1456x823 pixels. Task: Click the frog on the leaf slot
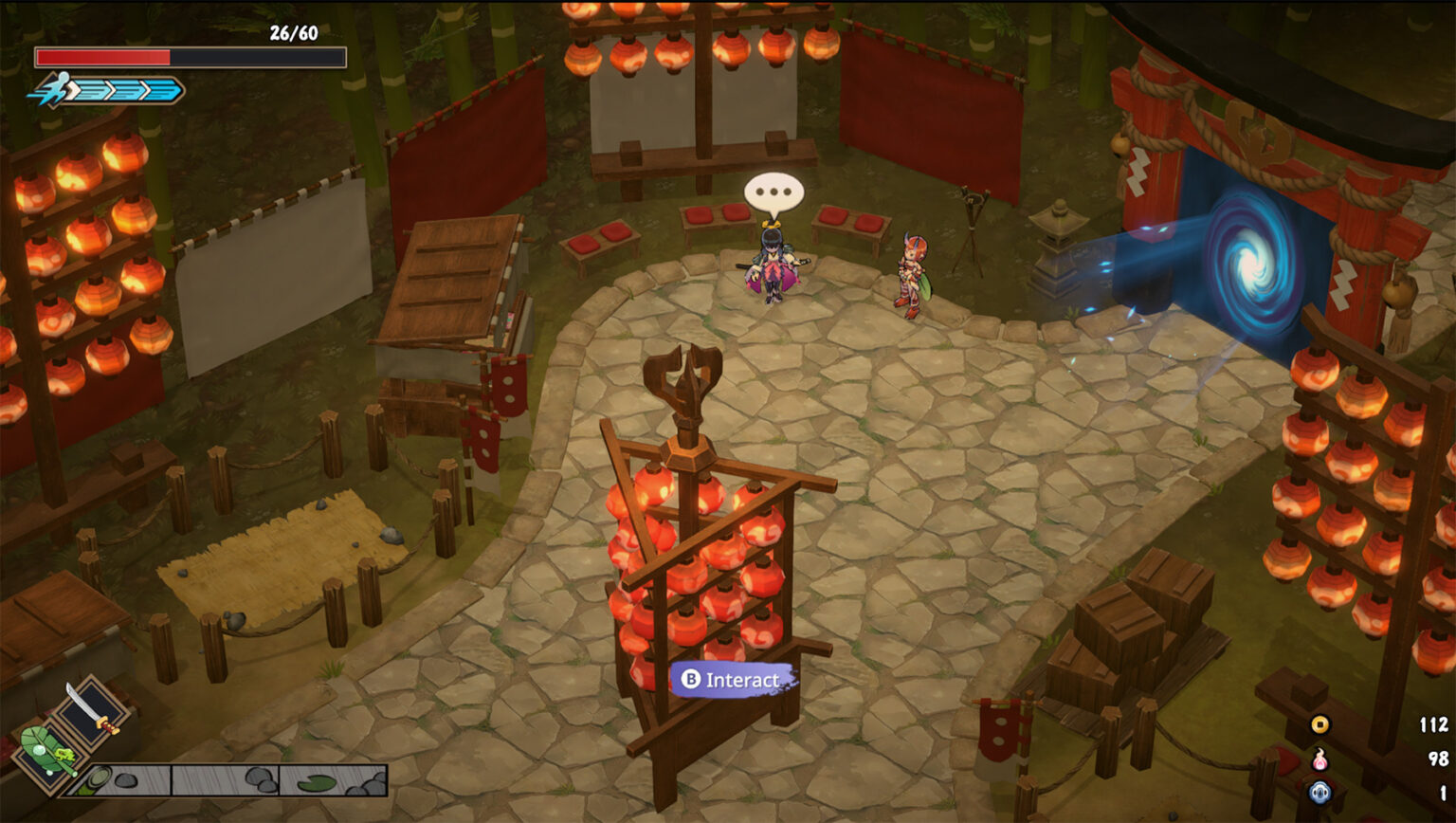click(64, 753)
